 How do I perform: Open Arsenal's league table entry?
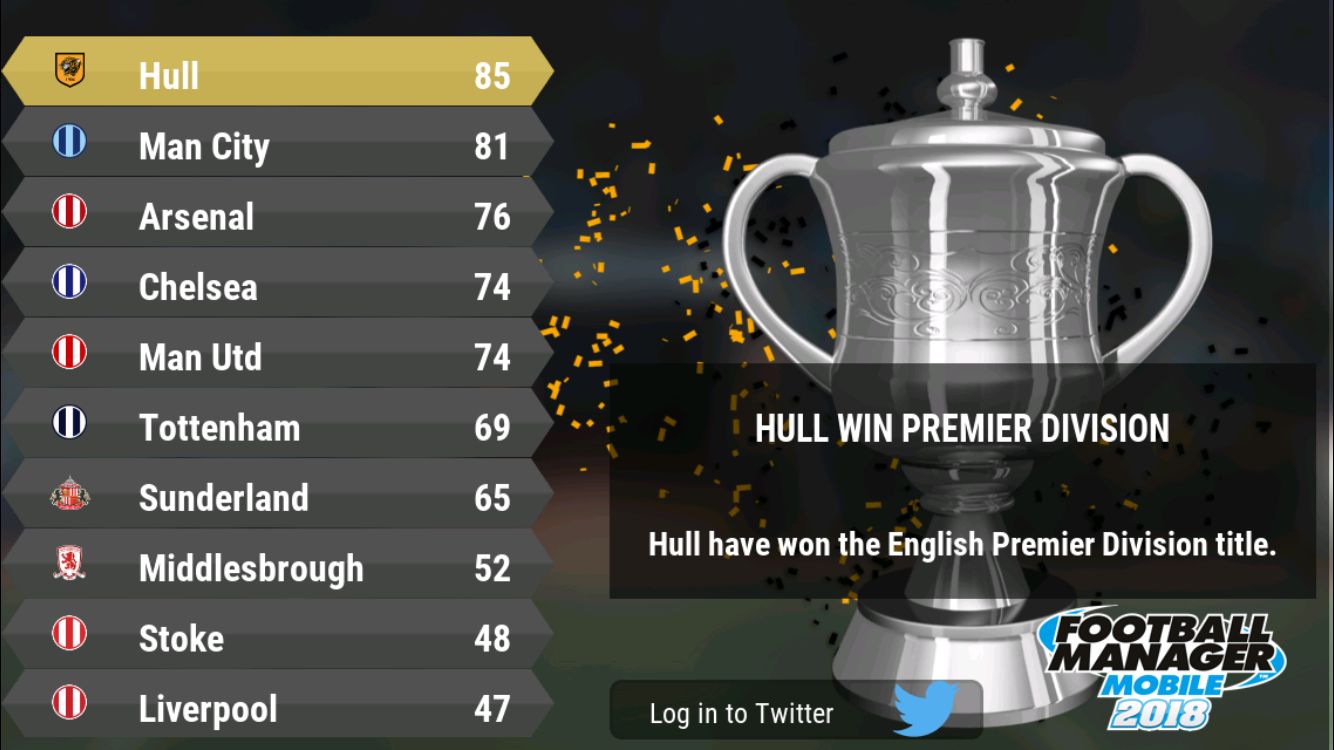278,216
